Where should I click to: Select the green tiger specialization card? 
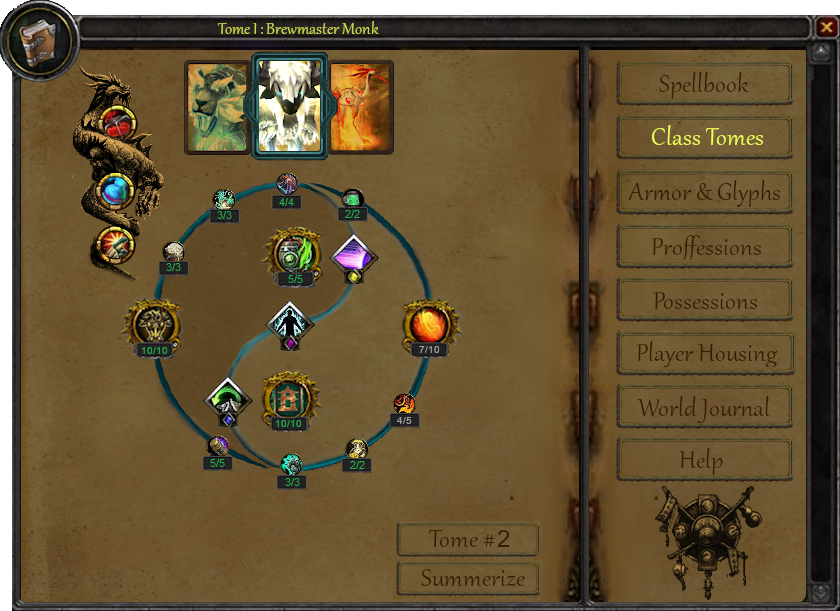point(216,107)
